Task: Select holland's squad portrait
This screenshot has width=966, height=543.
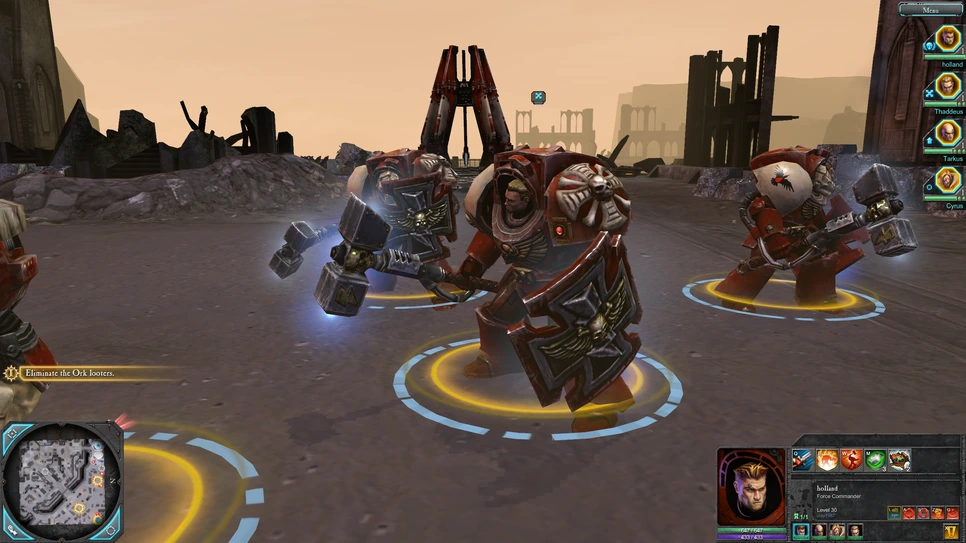Action: coord(948,40)
